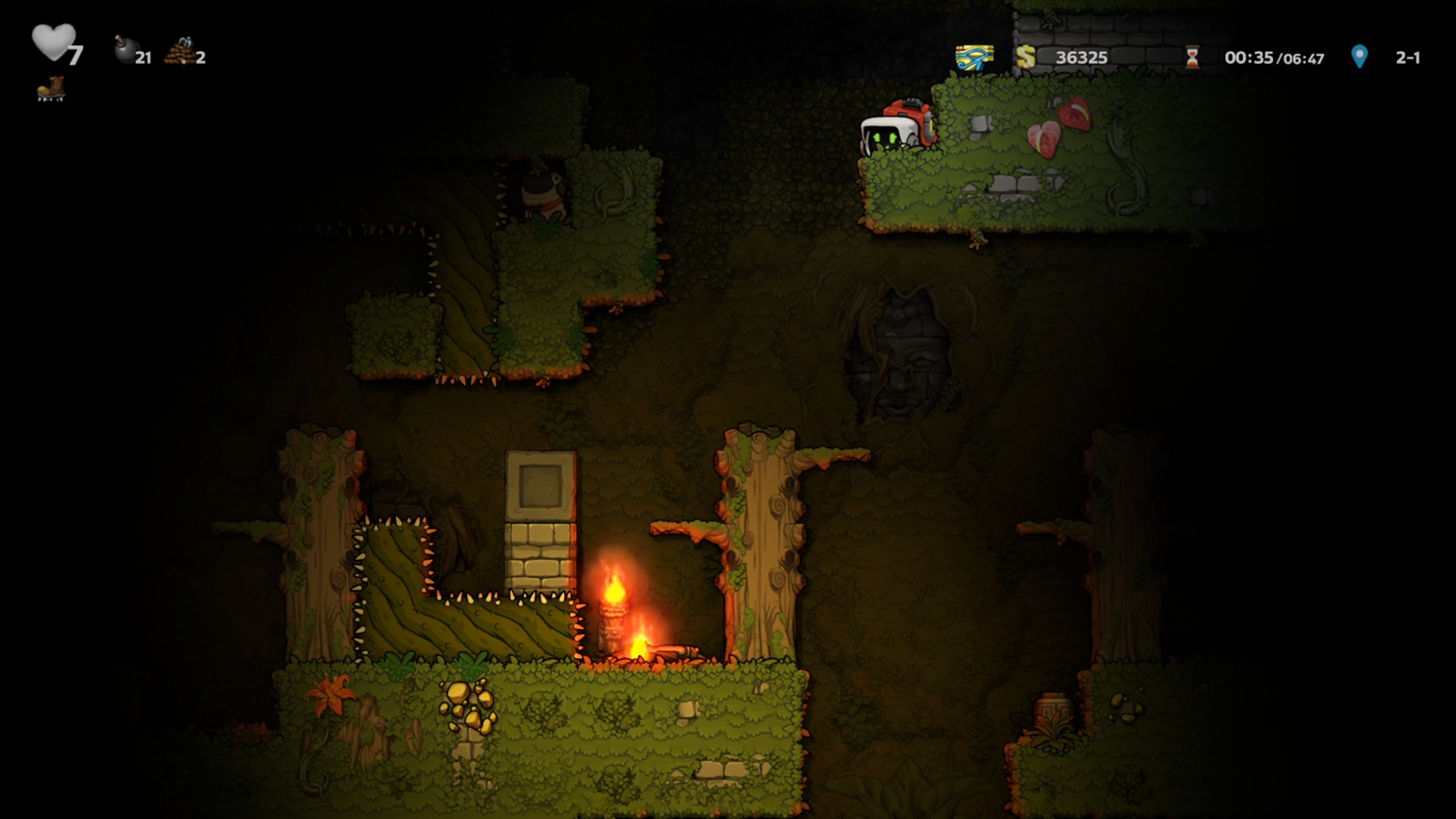Click the heart life icon

point(53,42)
